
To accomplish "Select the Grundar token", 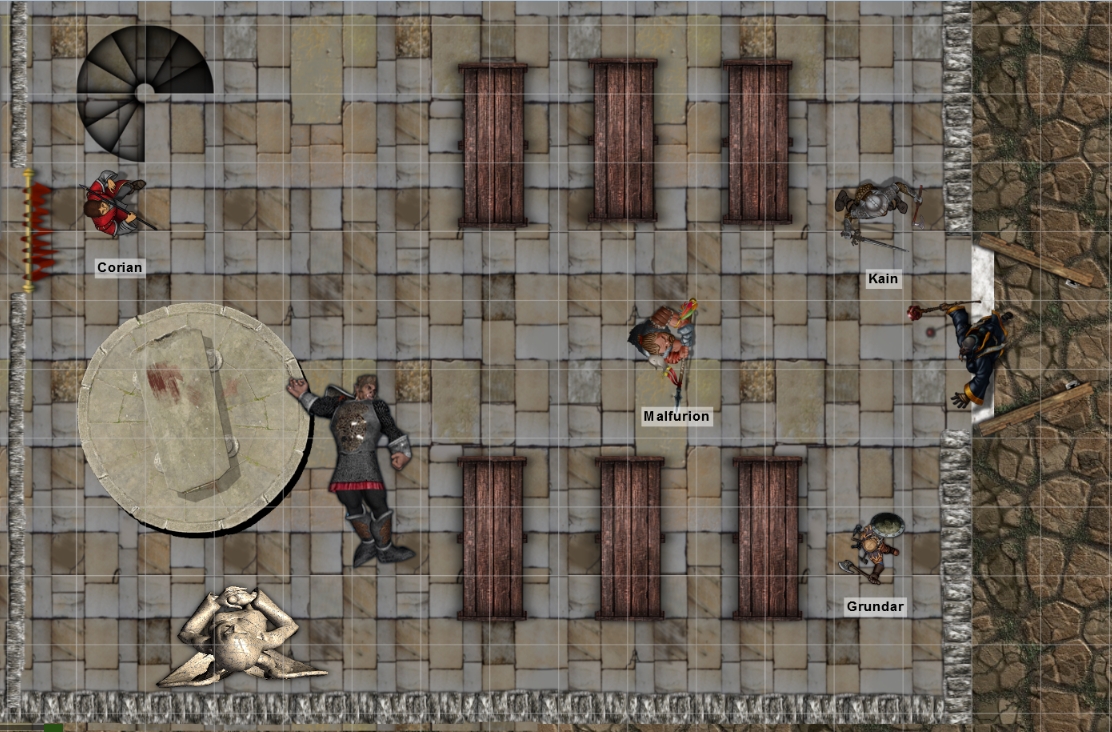I will point(874,547).
